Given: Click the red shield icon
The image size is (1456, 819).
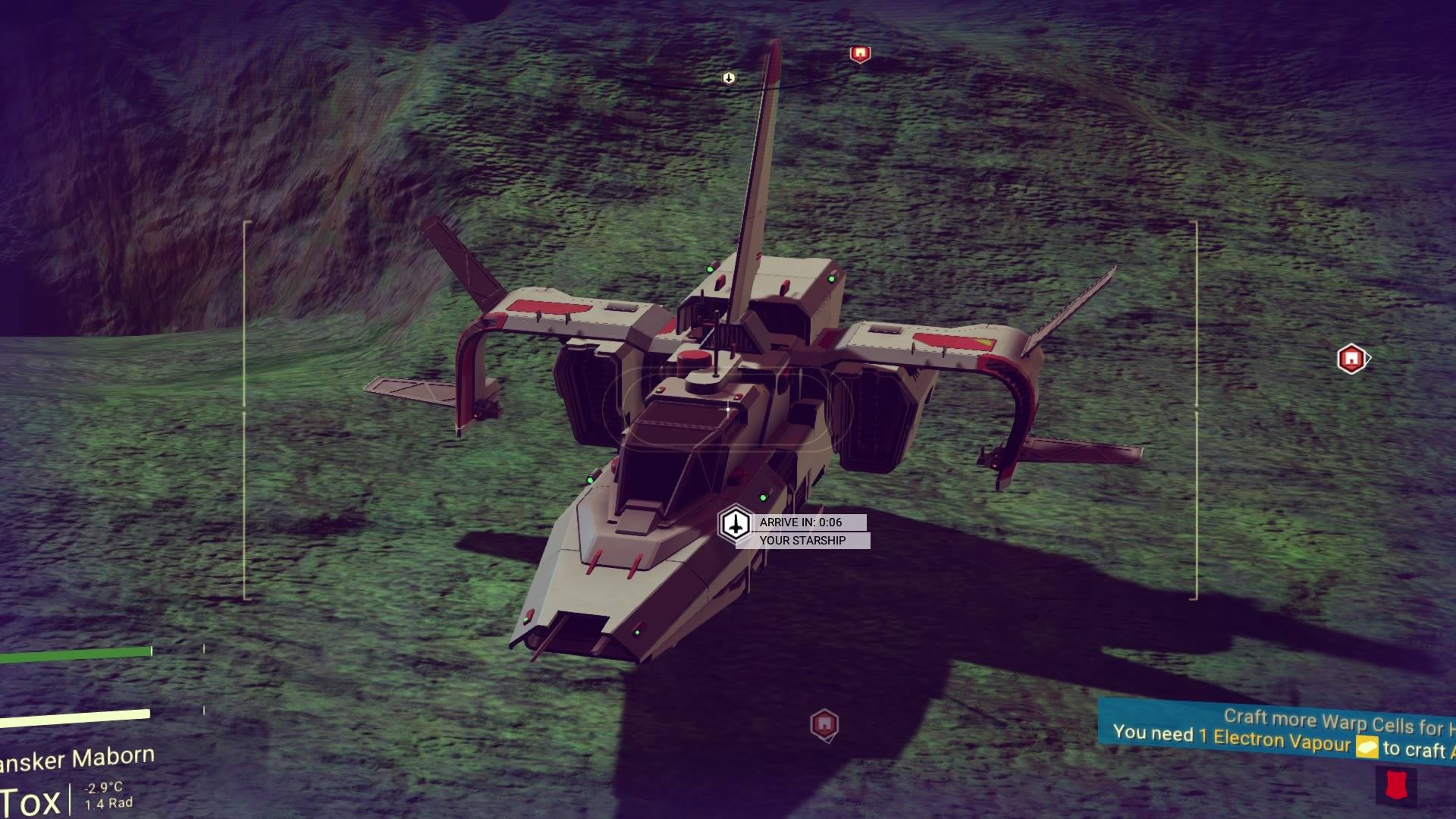Looking at the screenshot, I should pos(1395,786).
